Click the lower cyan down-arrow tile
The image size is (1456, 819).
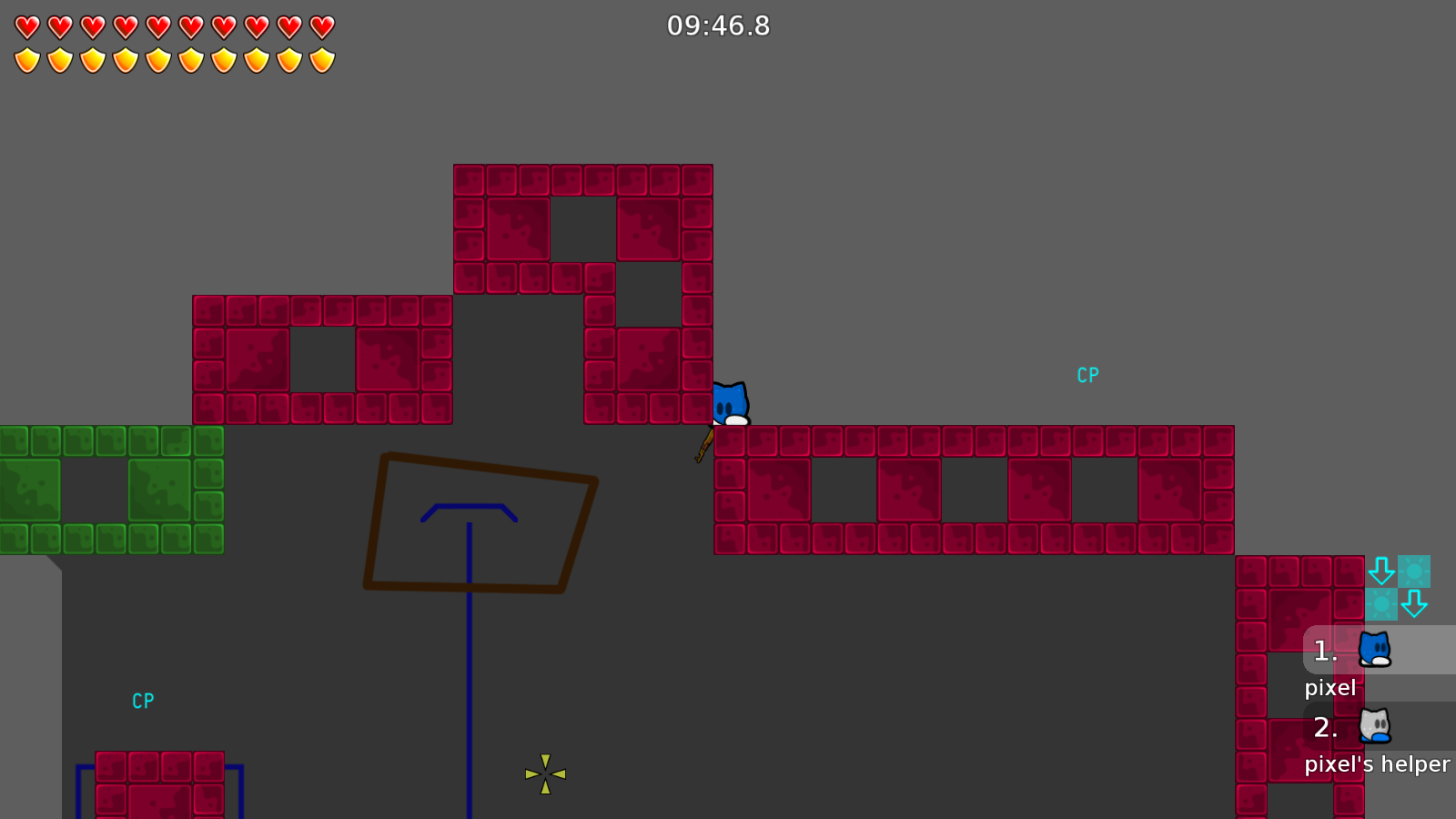(1415, 603)
